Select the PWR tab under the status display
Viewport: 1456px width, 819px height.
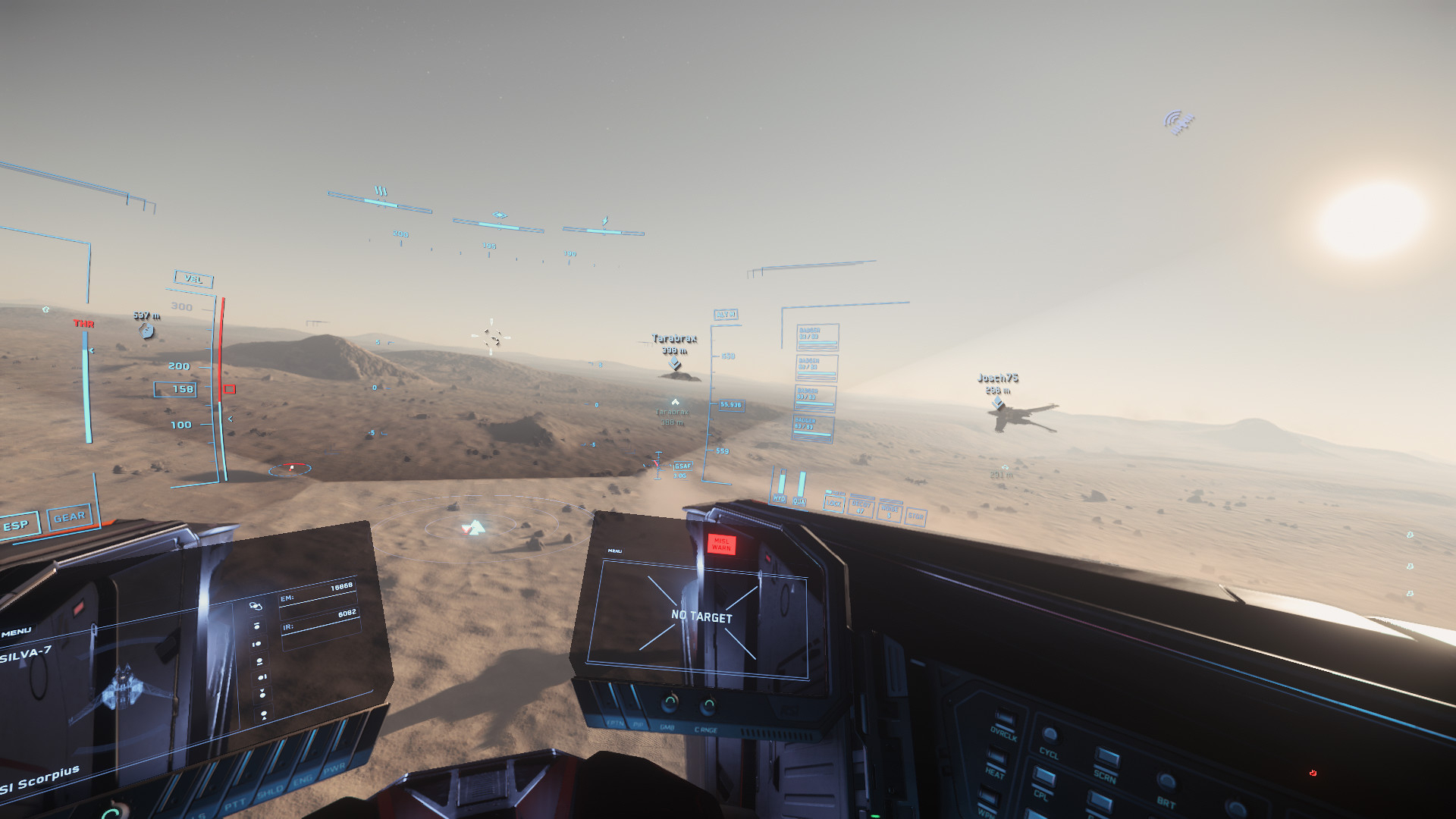[x=334, y=770]
